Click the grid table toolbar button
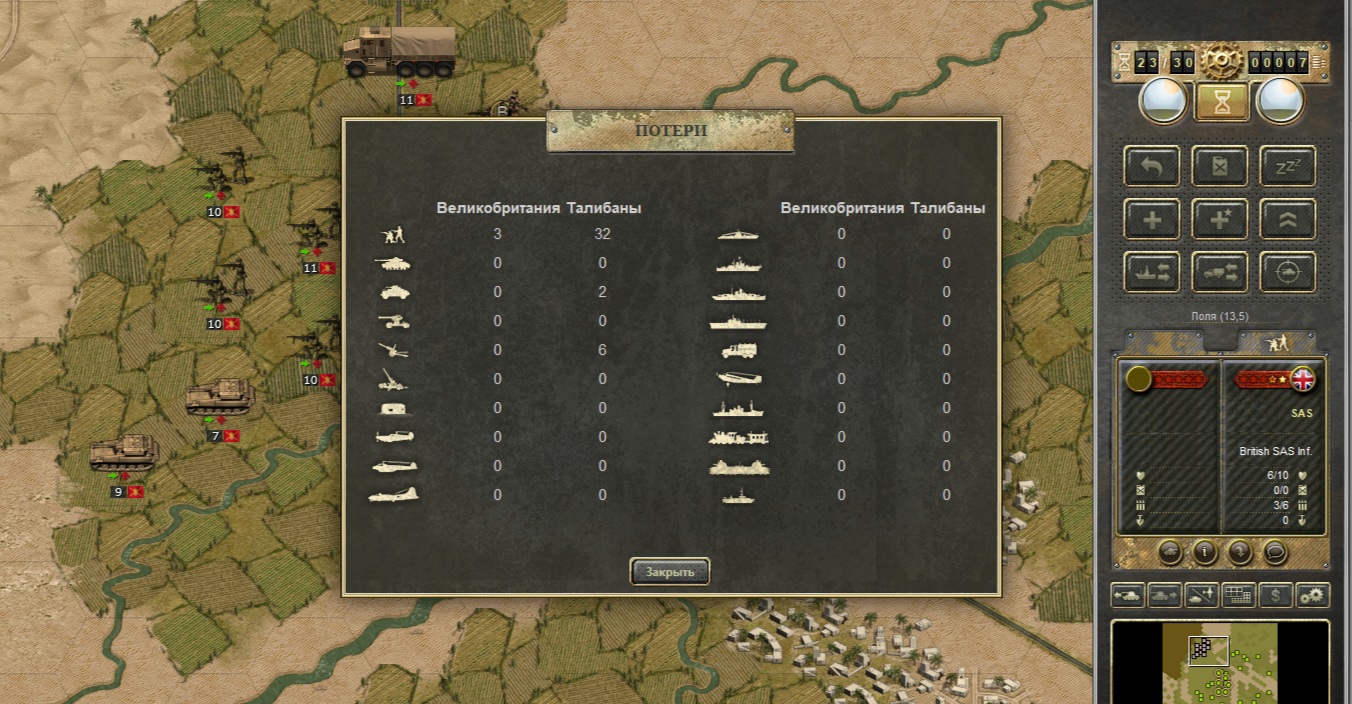This screenshot has height=704, width=1352. [x=1238, y=596]
